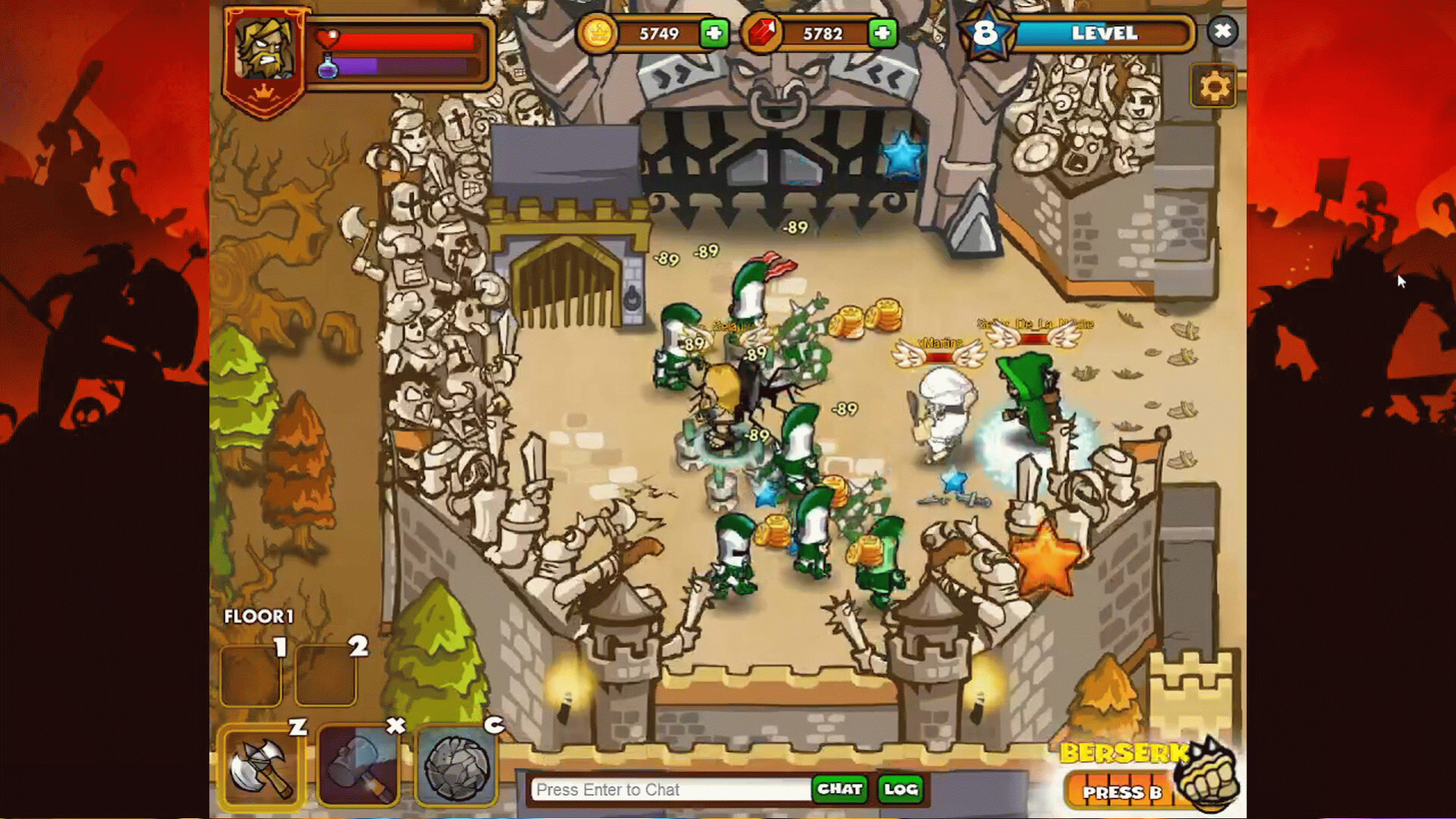
Task: Click the gold coin currency icon
Action: point(597,33)
